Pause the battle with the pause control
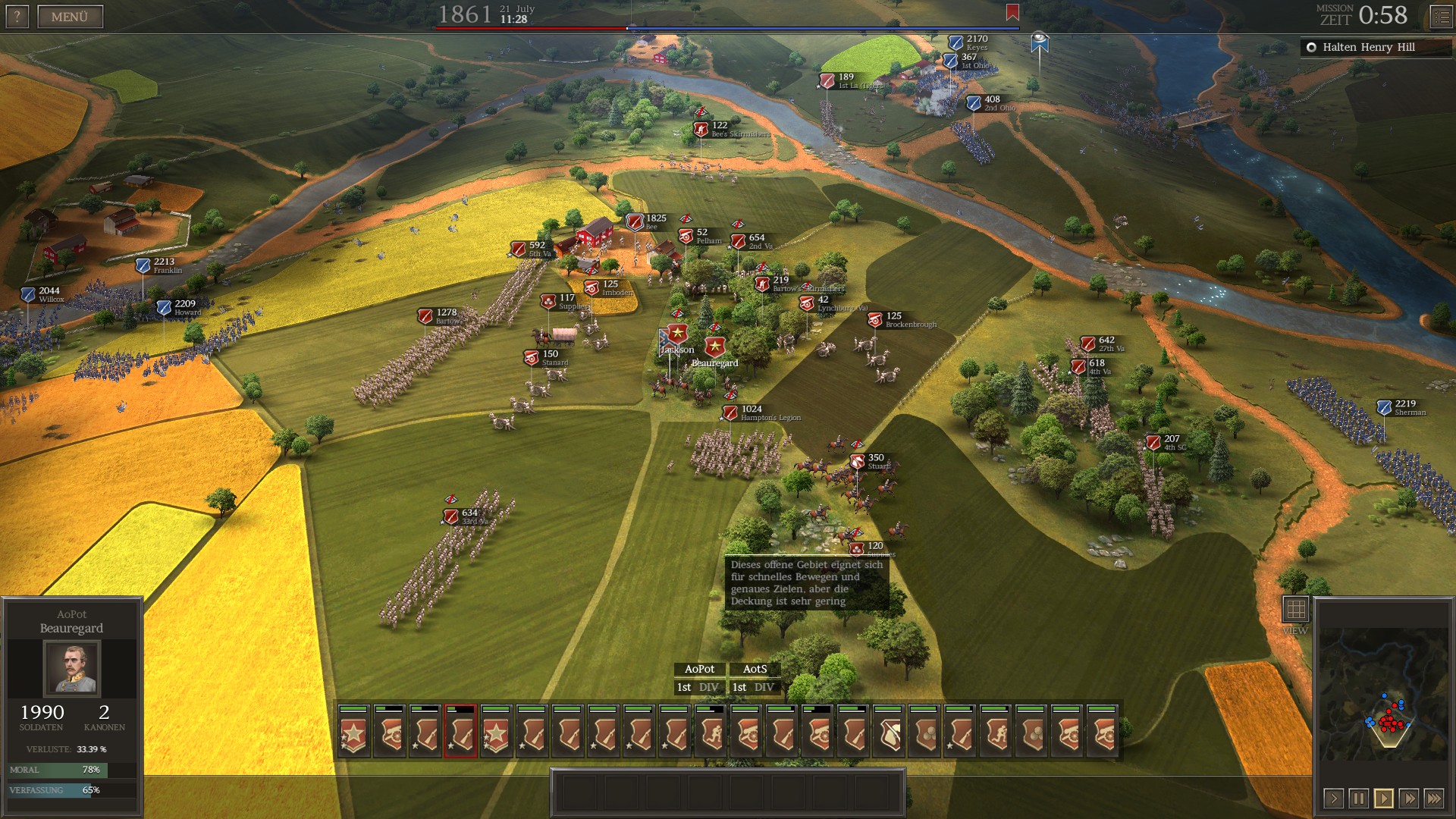The image size is (1456, 819). pyautogui.click(x=1359, y=799)
